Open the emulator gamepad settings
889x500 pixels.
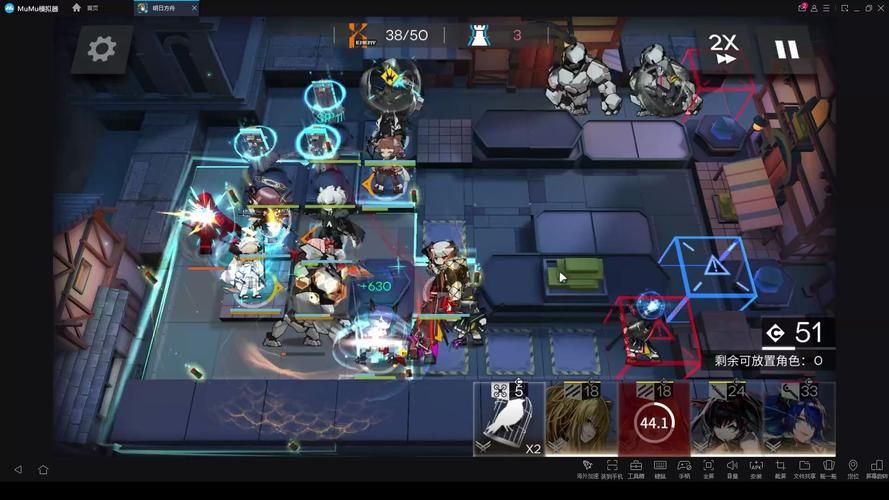point(684,468)
